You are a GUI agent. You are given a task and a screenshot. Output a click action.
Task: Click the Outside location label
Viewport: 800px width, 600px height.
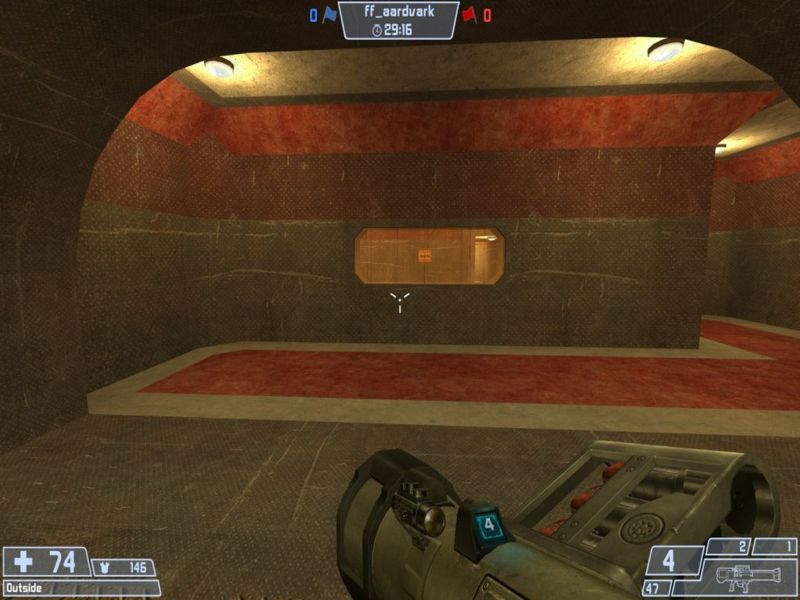(x=24, y=587)
